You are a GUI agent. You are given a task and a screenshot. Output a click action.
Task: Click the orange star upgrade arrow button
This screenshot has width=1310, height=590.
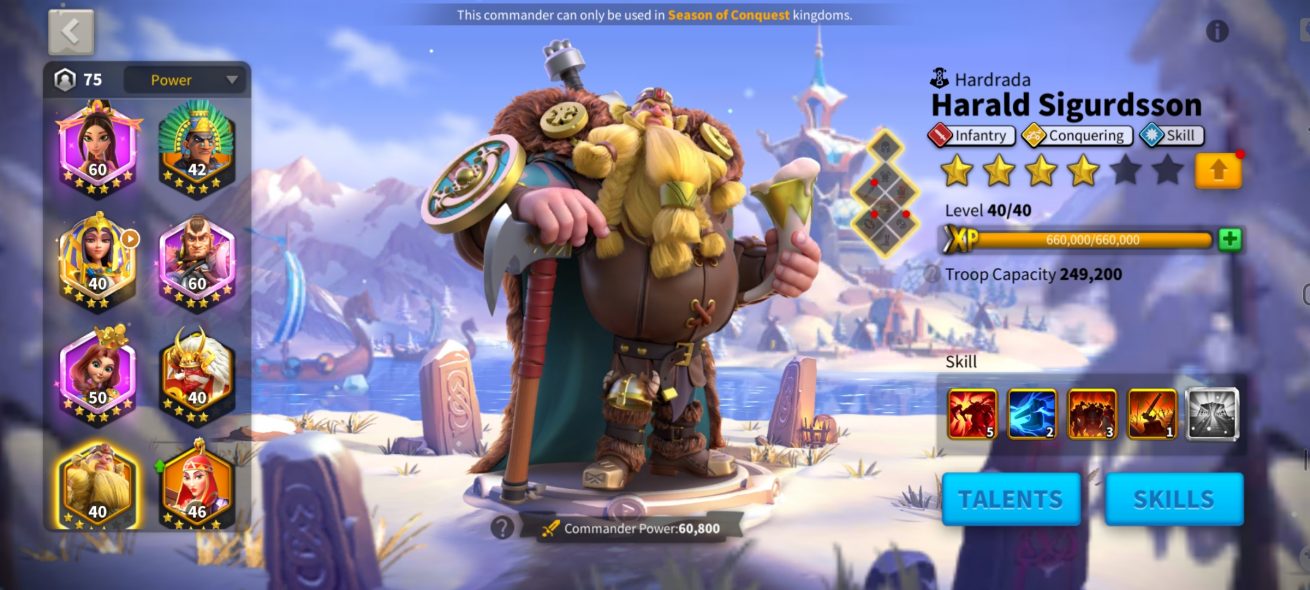click(x=1218, y=170)
